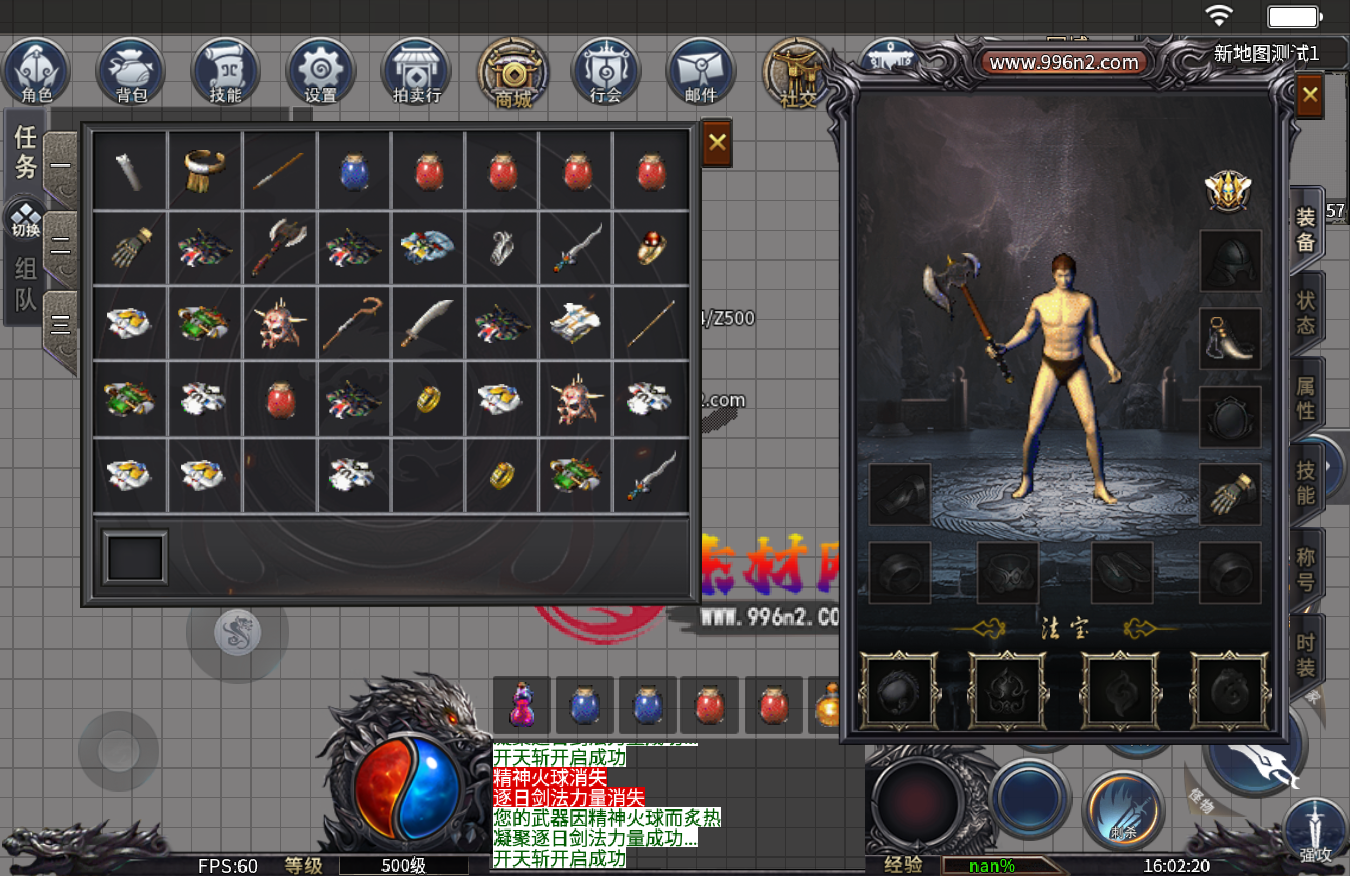Switch to the 称号 title tab

pyautogui.click(x=1306, y=570)
